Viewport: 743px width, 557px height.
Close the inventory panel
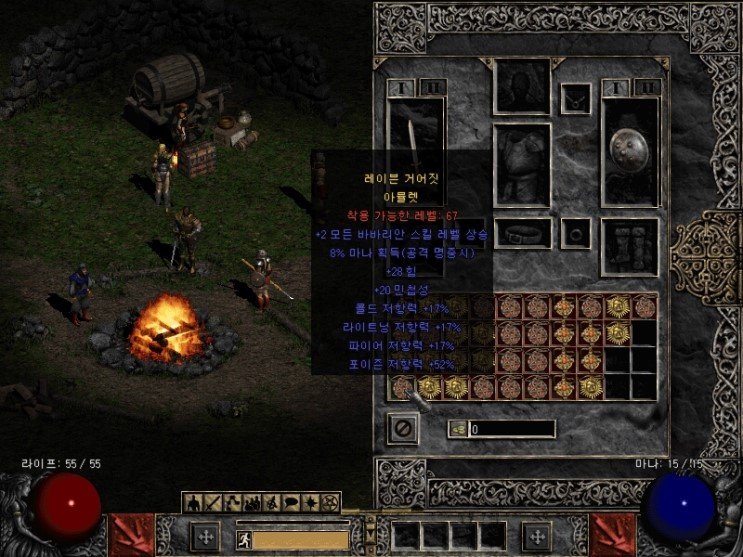(x=402, y=428)
